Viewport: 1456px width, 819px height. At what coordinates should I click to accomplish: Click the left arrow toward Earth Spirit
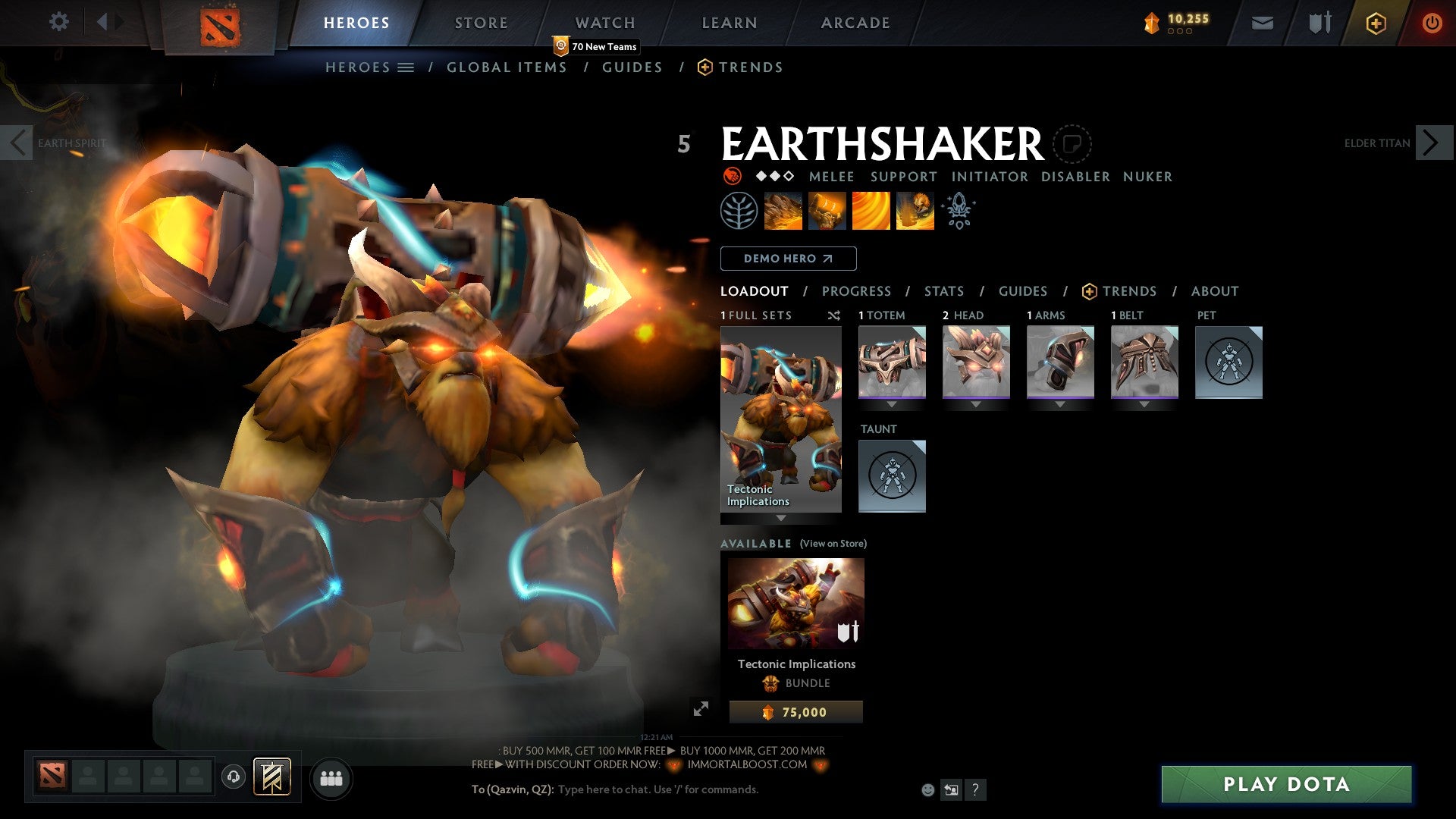point(17,143)
